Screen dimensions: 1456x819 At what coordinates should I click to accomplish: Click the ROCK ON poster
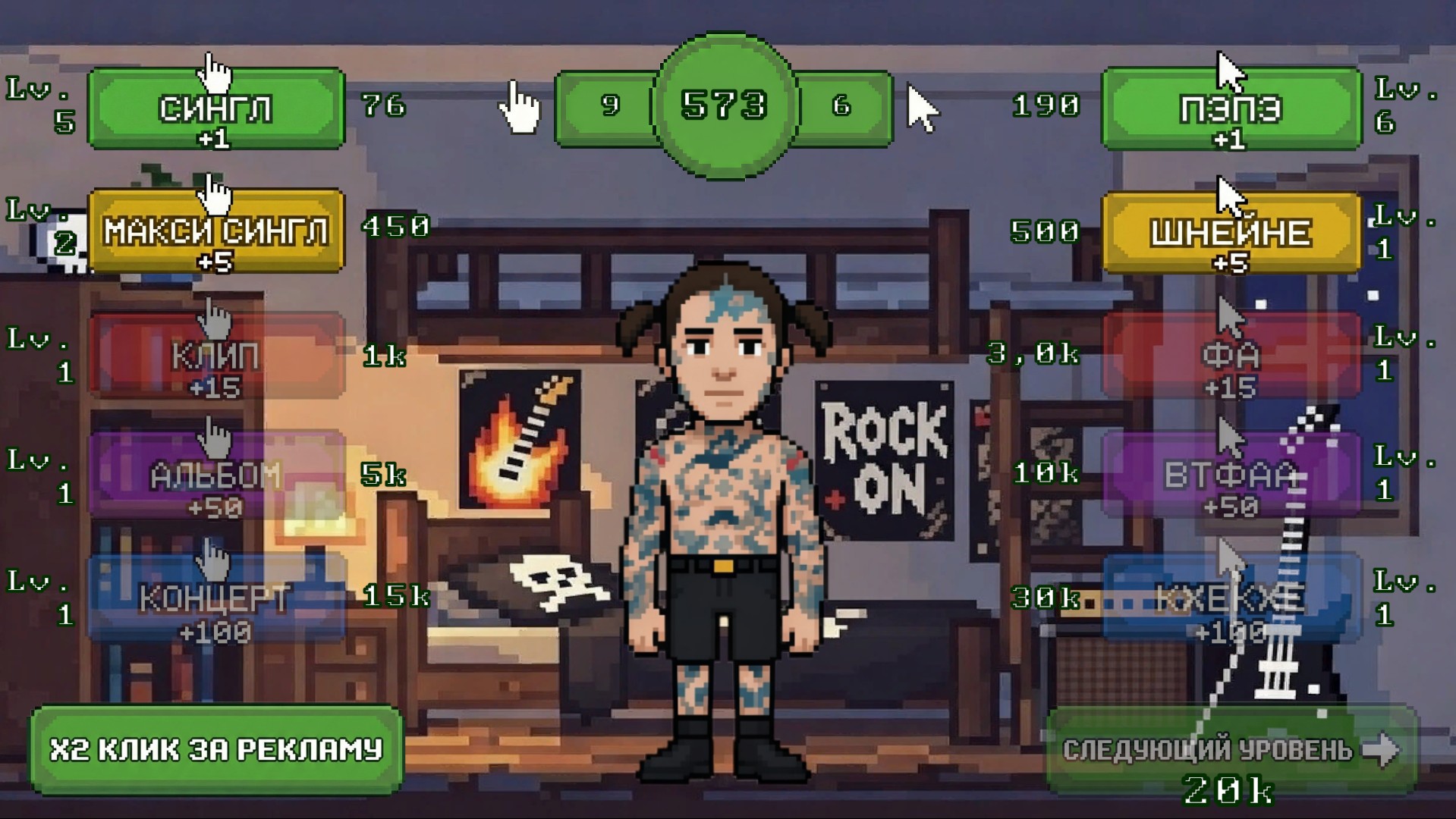(x=884, y=455)
